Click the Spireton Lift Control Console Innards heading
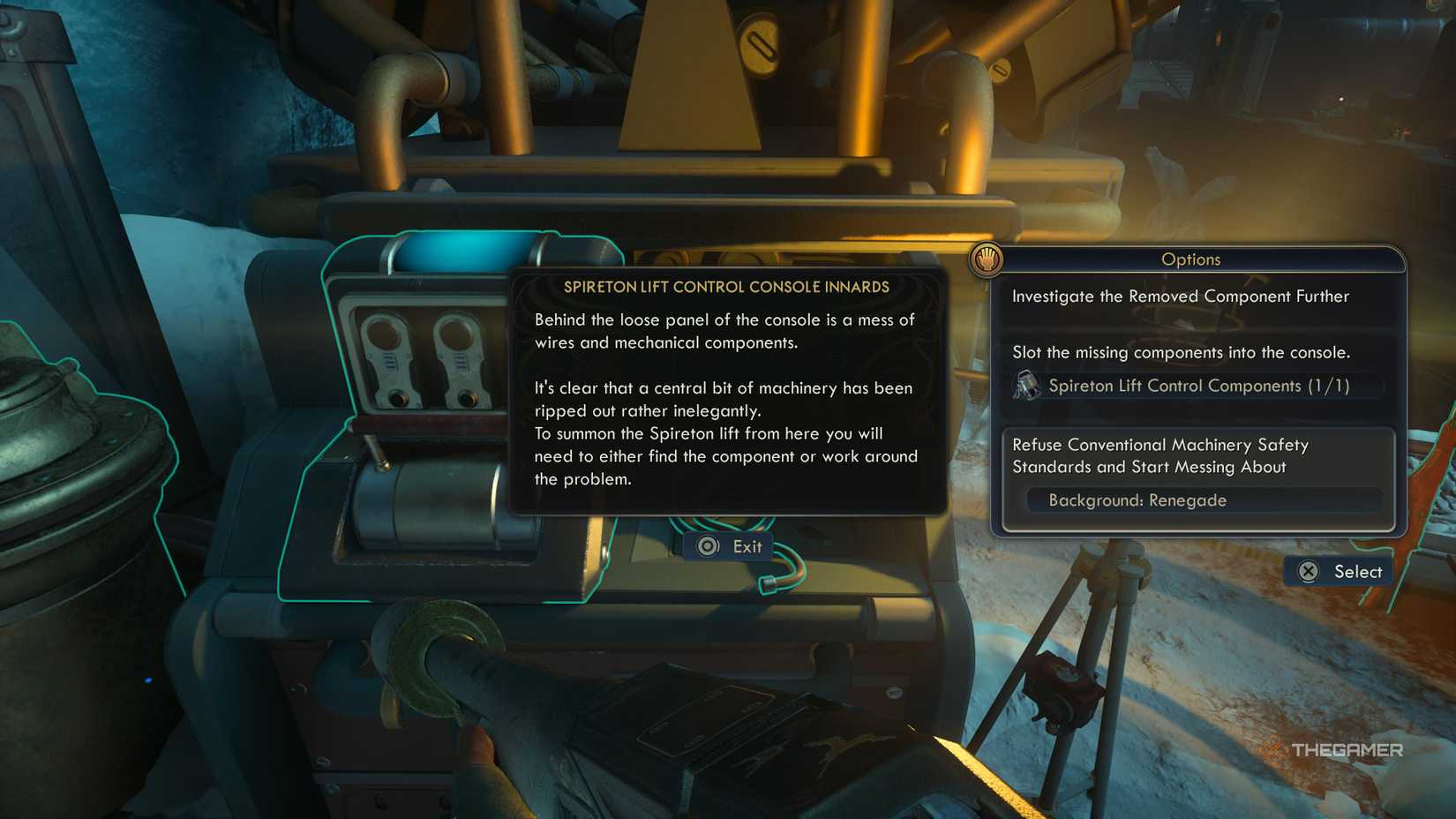 (726, 287)
